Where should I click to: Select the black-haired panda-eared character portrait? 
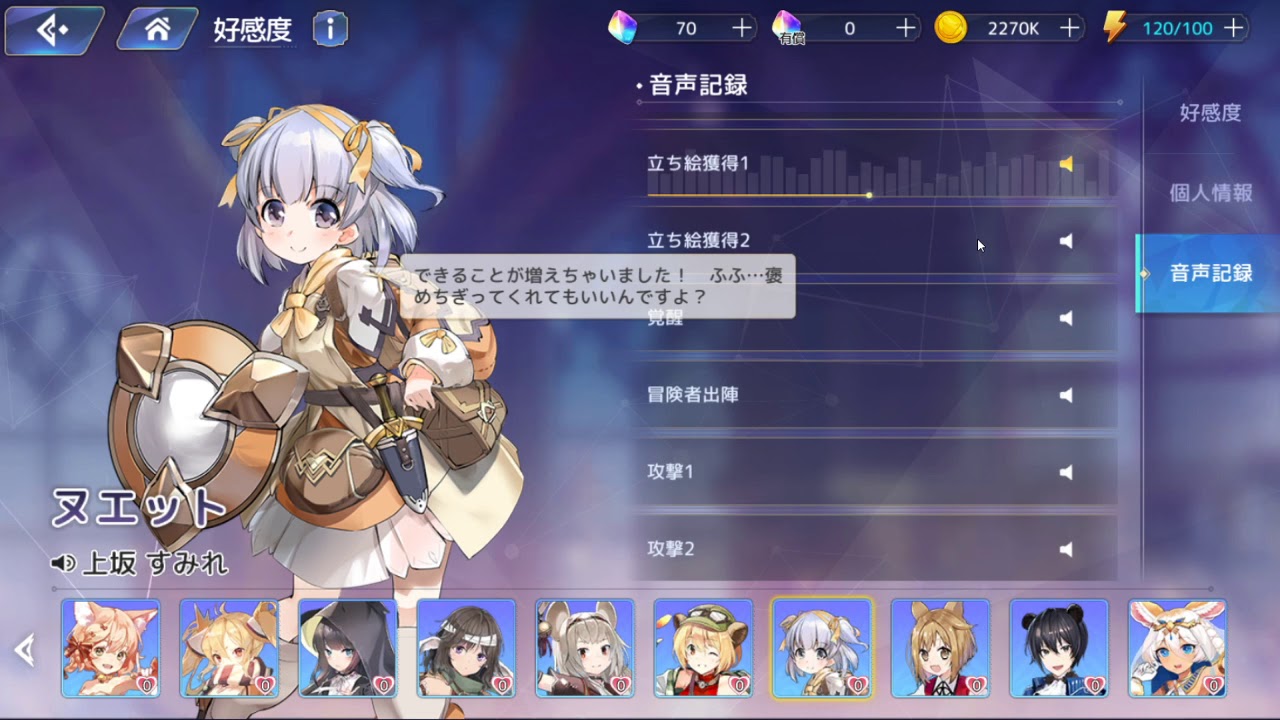pyautogui.click(x=1059, y=647)
